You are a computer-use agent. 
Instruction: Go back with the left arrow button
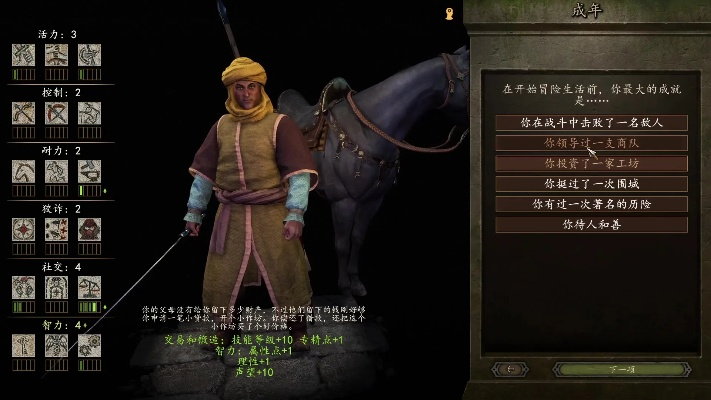512,369
